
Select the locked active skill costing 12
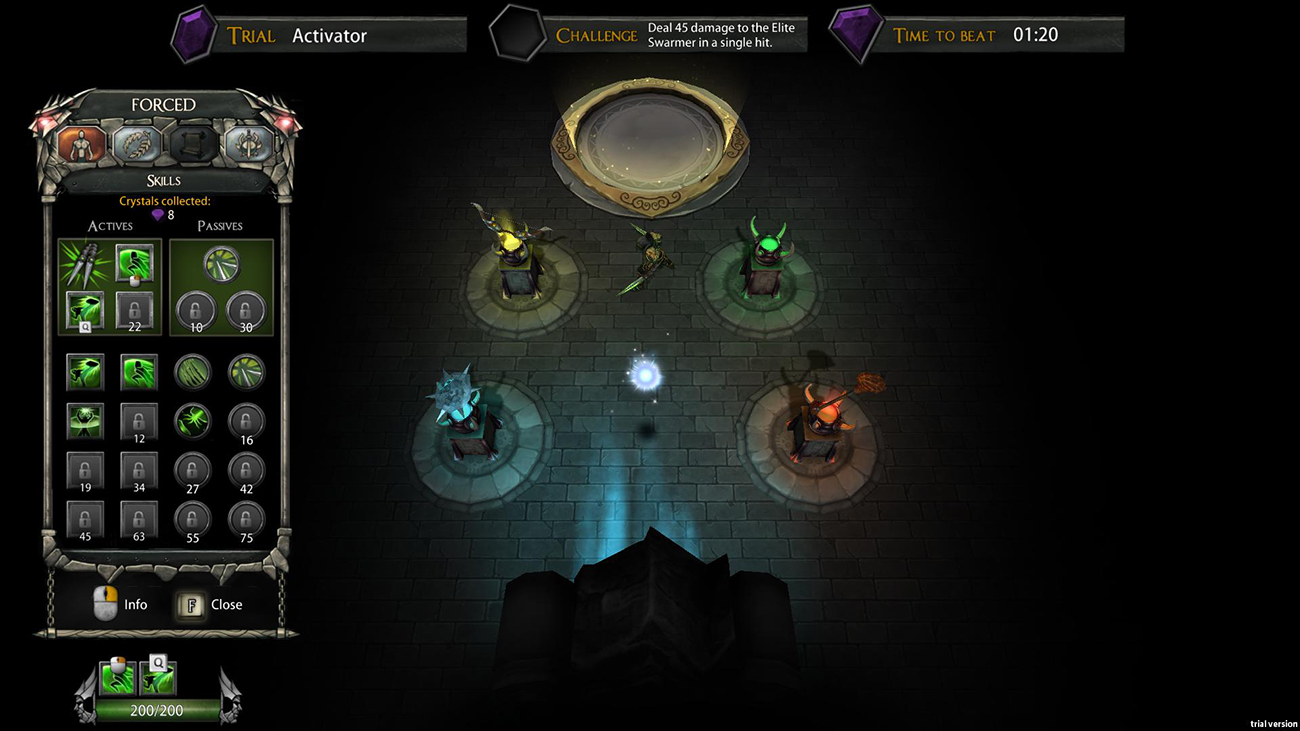(139, 421)
